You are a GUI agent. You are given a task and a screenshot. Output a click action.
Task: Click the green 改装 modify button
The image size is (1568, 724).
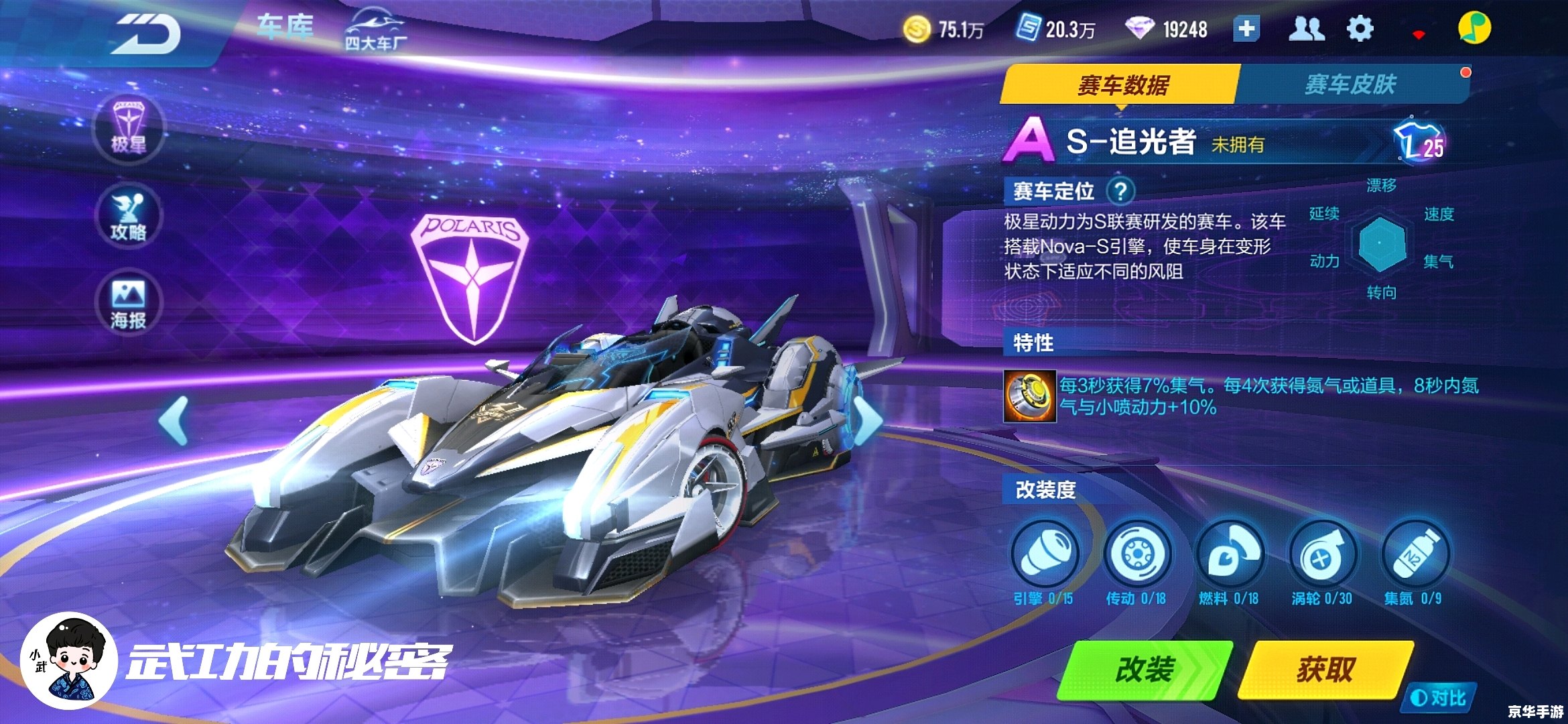(x=1145, y=670)
